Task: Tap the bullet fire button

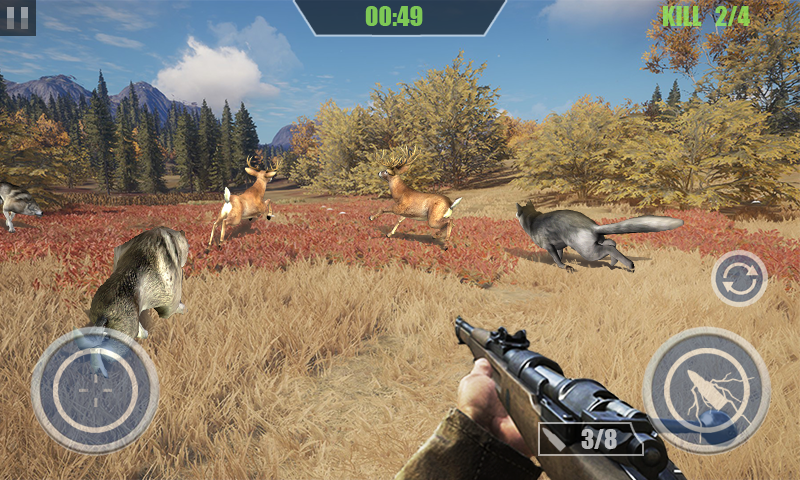Action: point(706,390)
